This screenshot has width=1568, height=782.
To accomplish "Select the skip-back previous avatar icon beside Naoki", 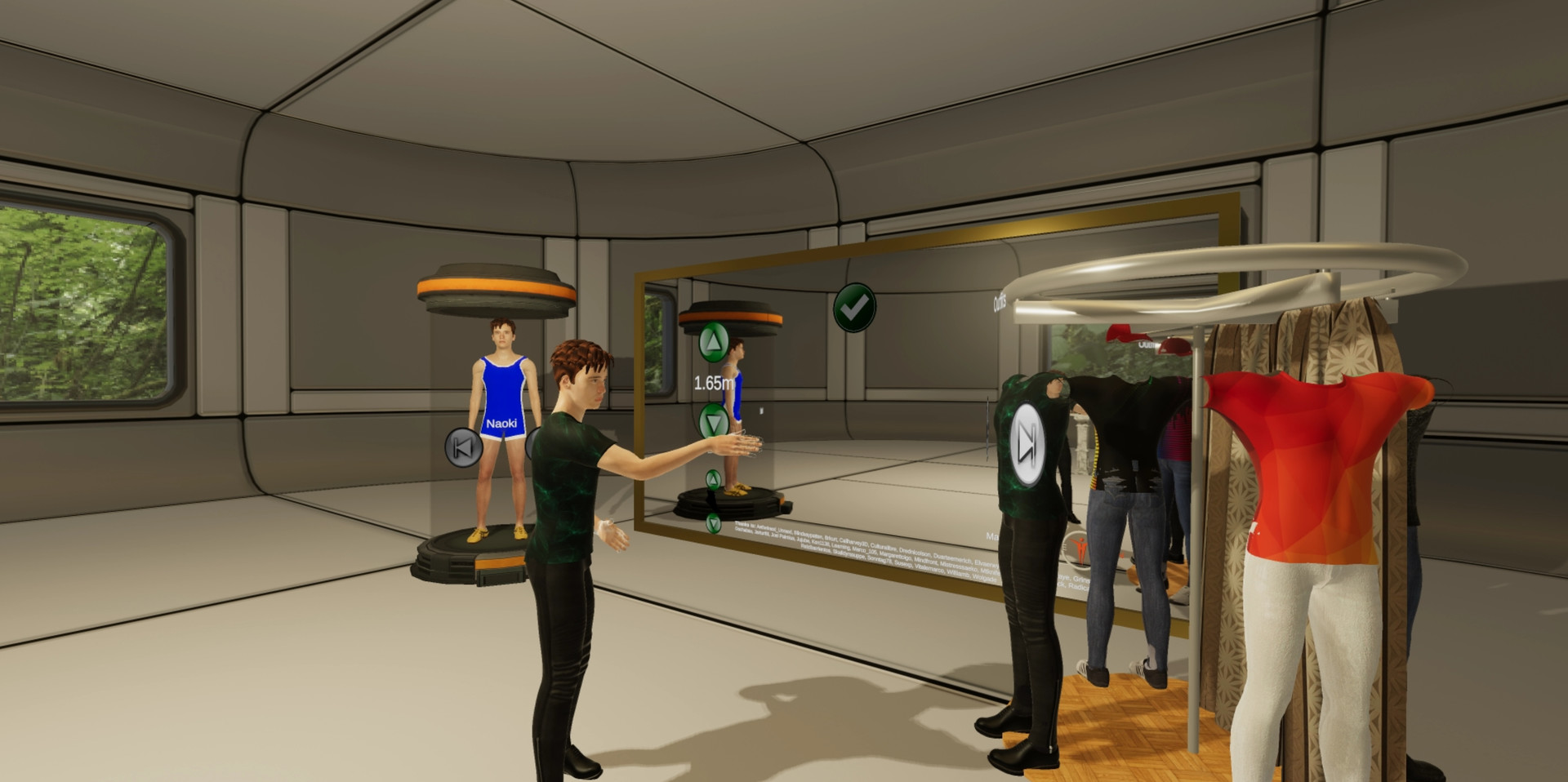I will [x=462, y=447].
